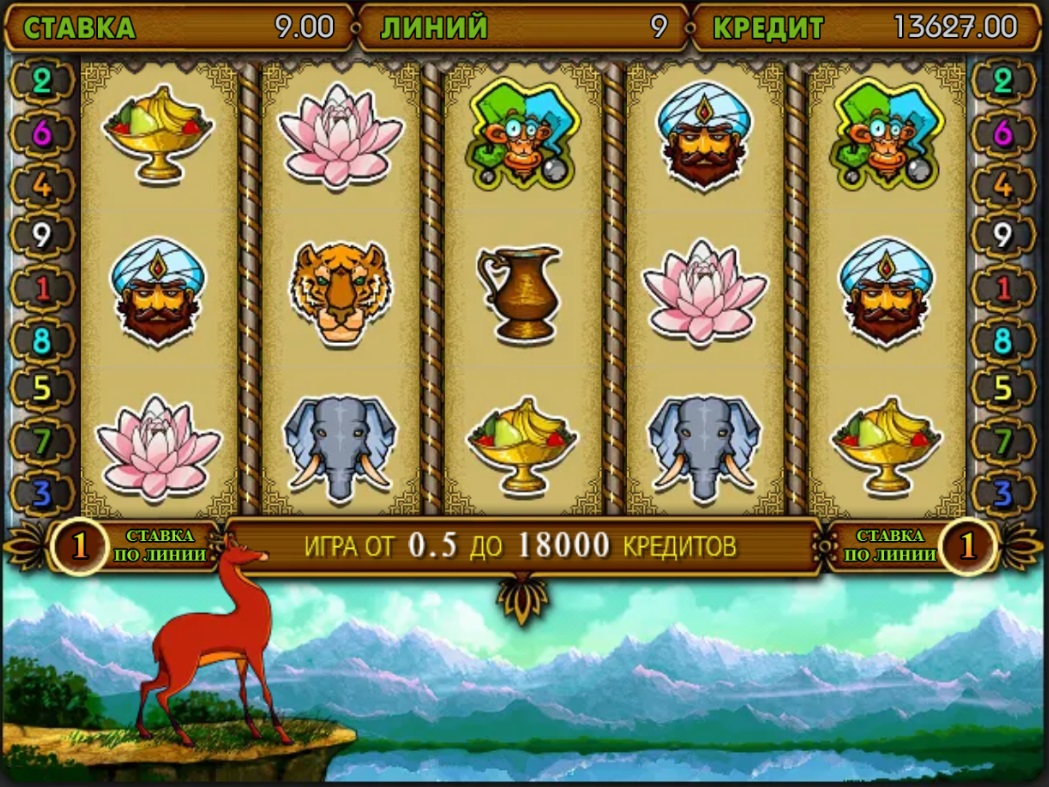1049x787 pixels.
Task: Highlight payline 2 marker on the left rail
Action: click(42, 81)
